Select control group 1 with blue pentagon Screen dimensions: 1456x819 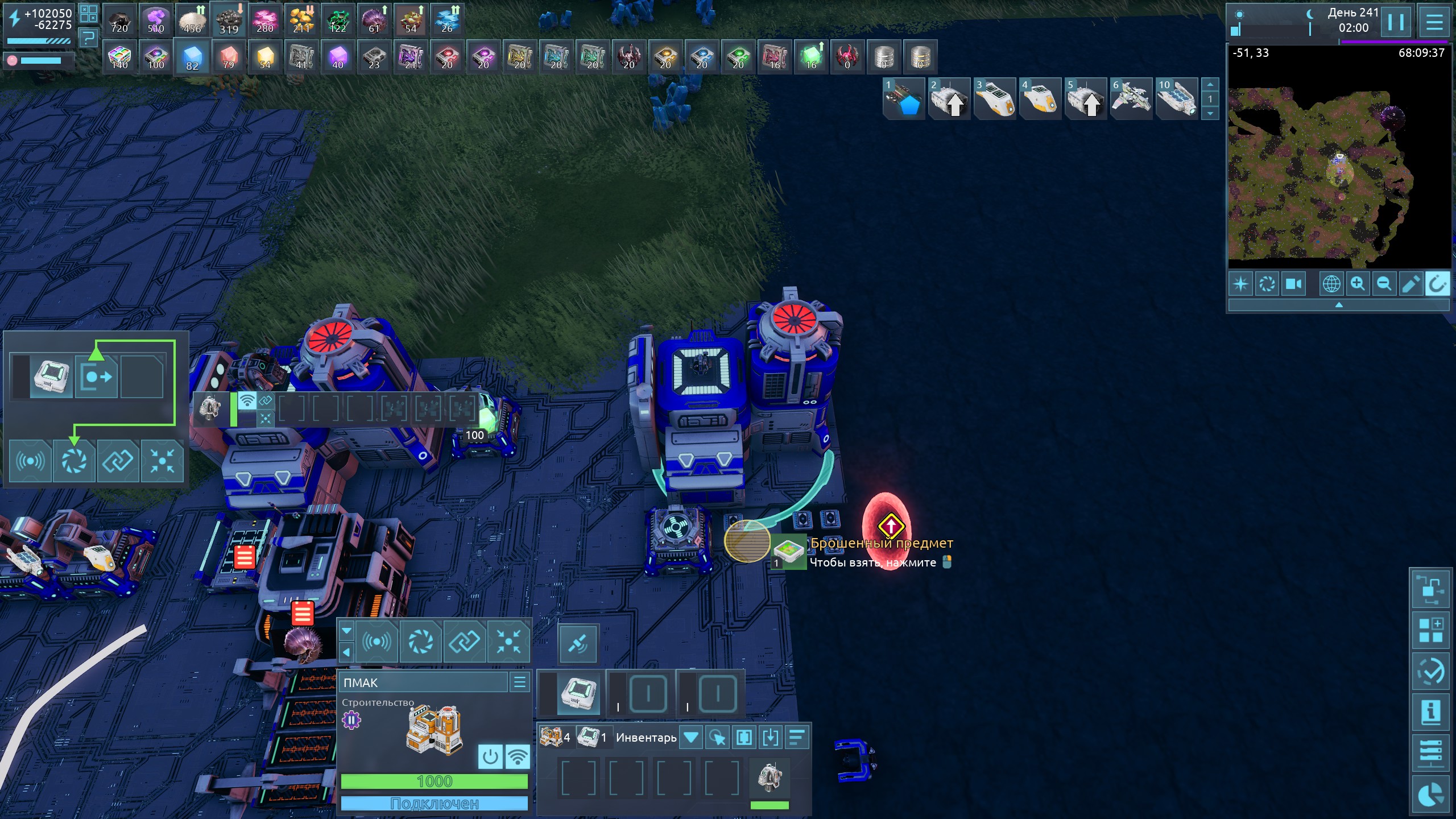[904, 98]
